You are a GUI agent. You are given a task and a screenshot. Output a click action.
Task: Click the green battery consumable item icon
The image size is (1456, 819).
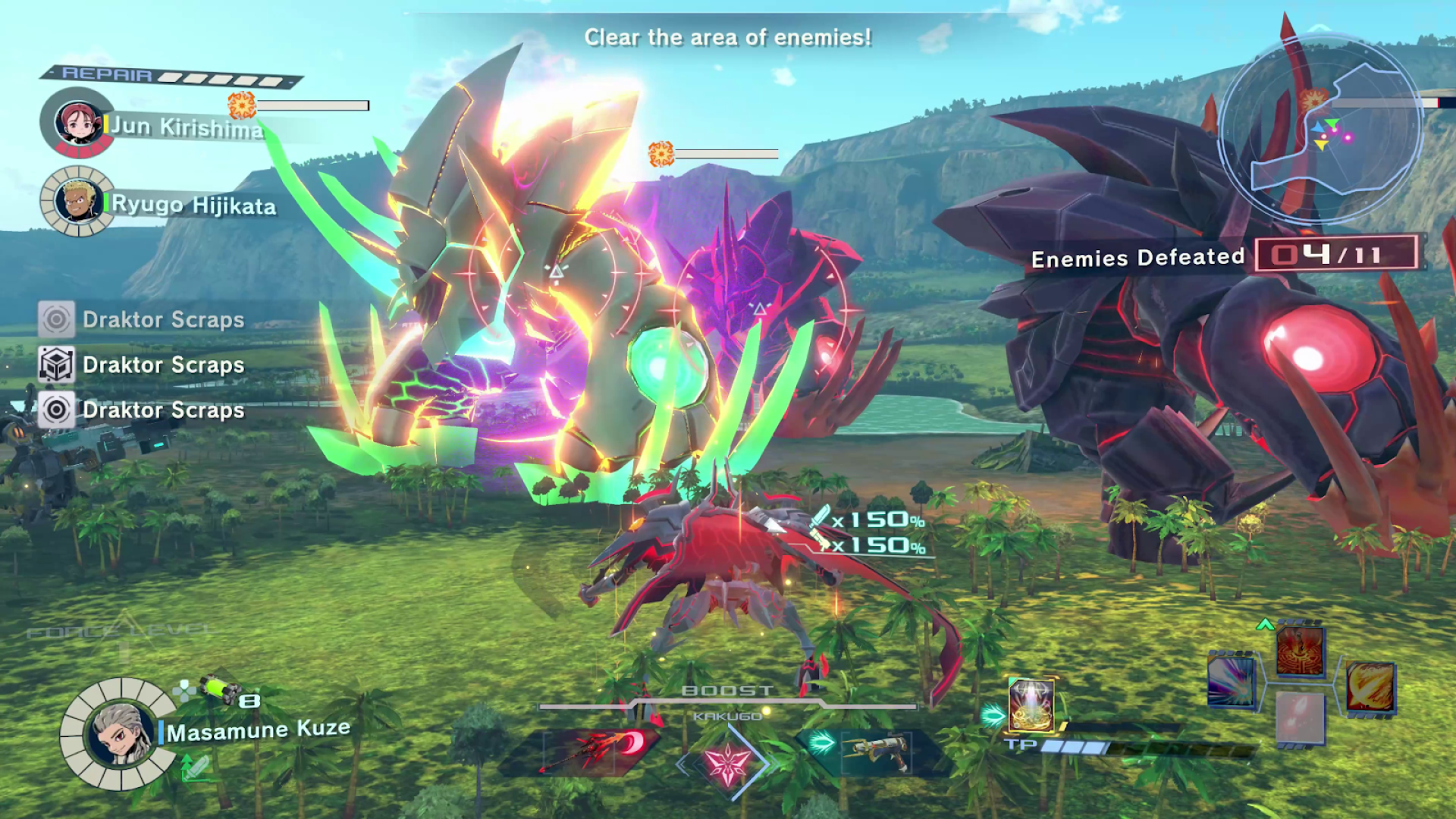point(218,689)
